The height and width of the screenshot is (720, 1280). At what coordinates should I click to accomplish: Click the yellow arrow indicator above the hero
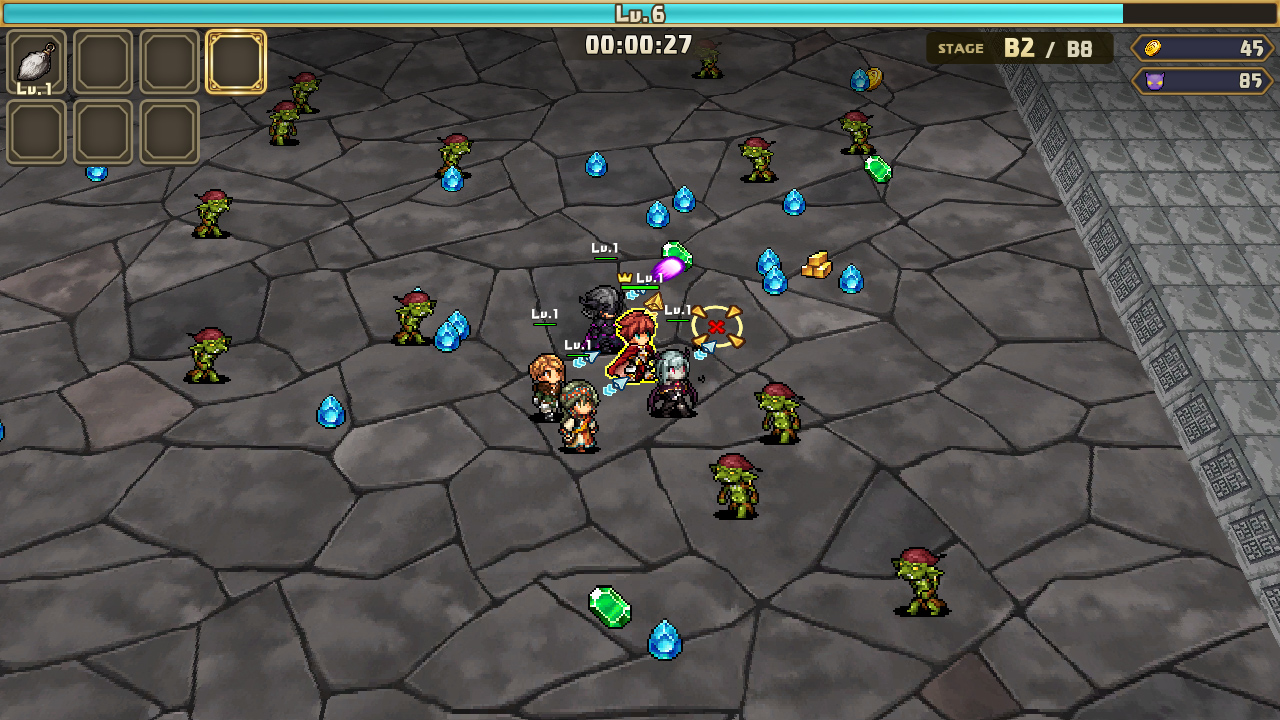coord(654,303)
